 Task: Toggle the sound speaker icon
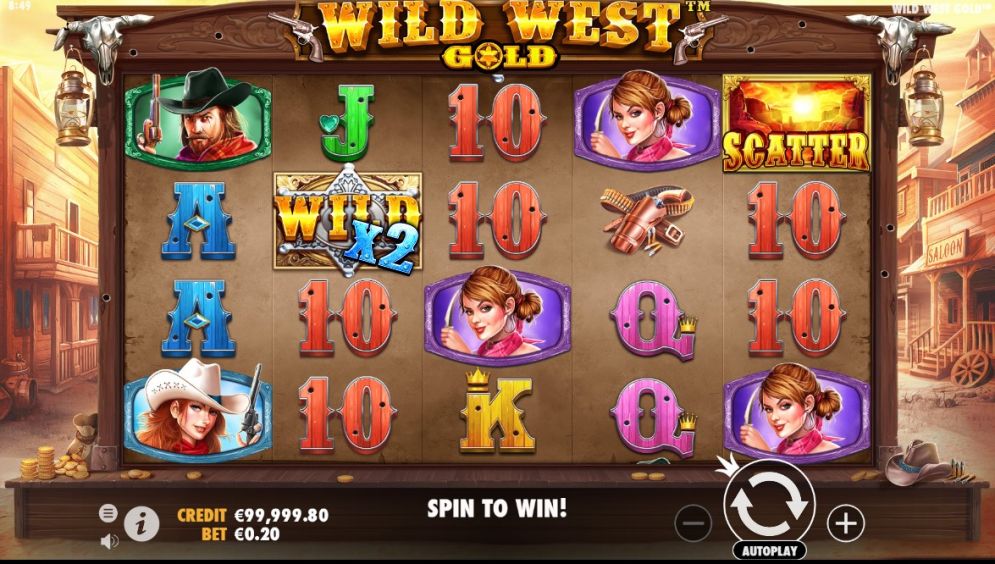tap(109, 541)
